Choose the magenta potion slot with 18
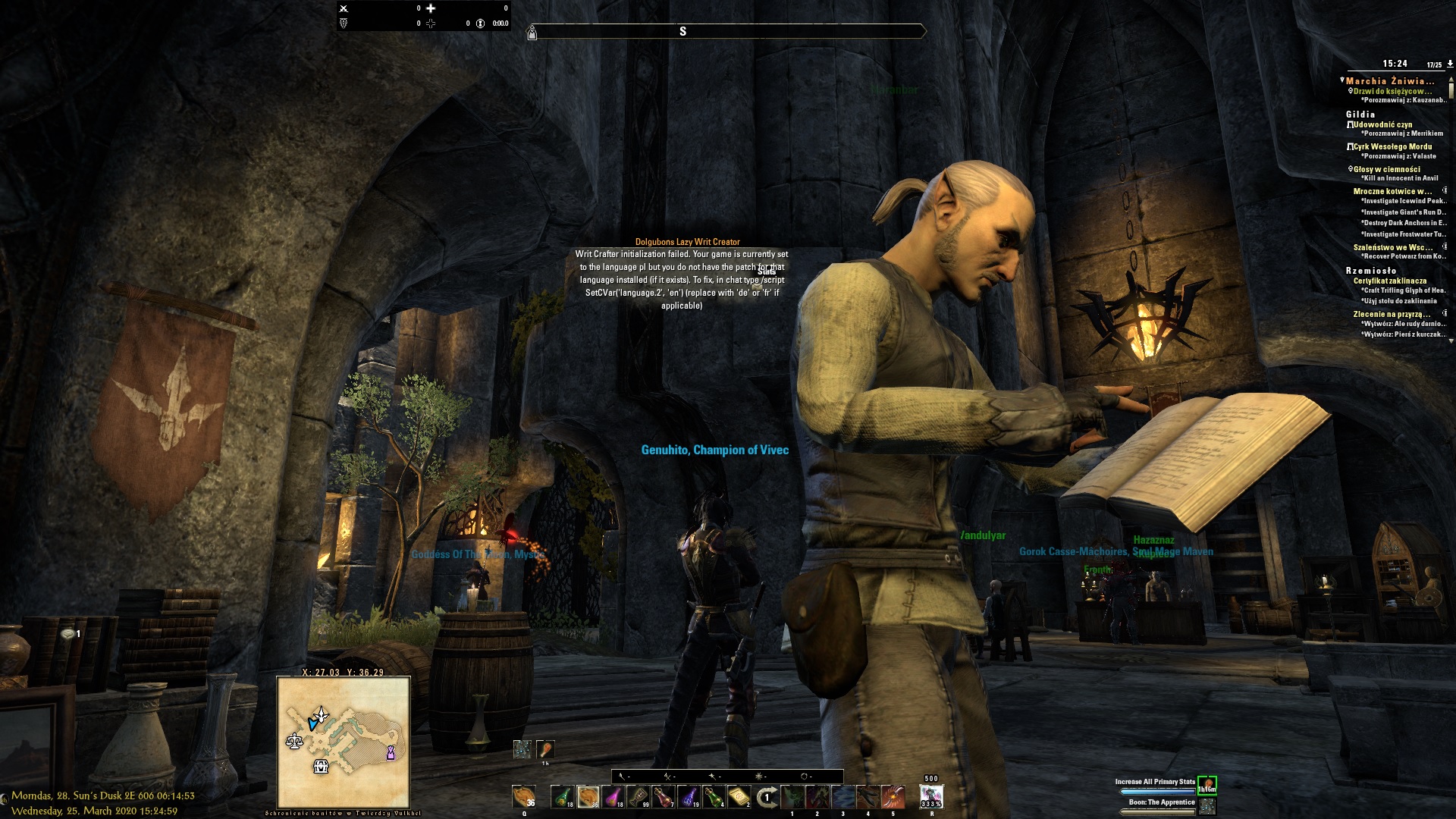Screen dimensions: 1456x819 [x=613, y=797]
